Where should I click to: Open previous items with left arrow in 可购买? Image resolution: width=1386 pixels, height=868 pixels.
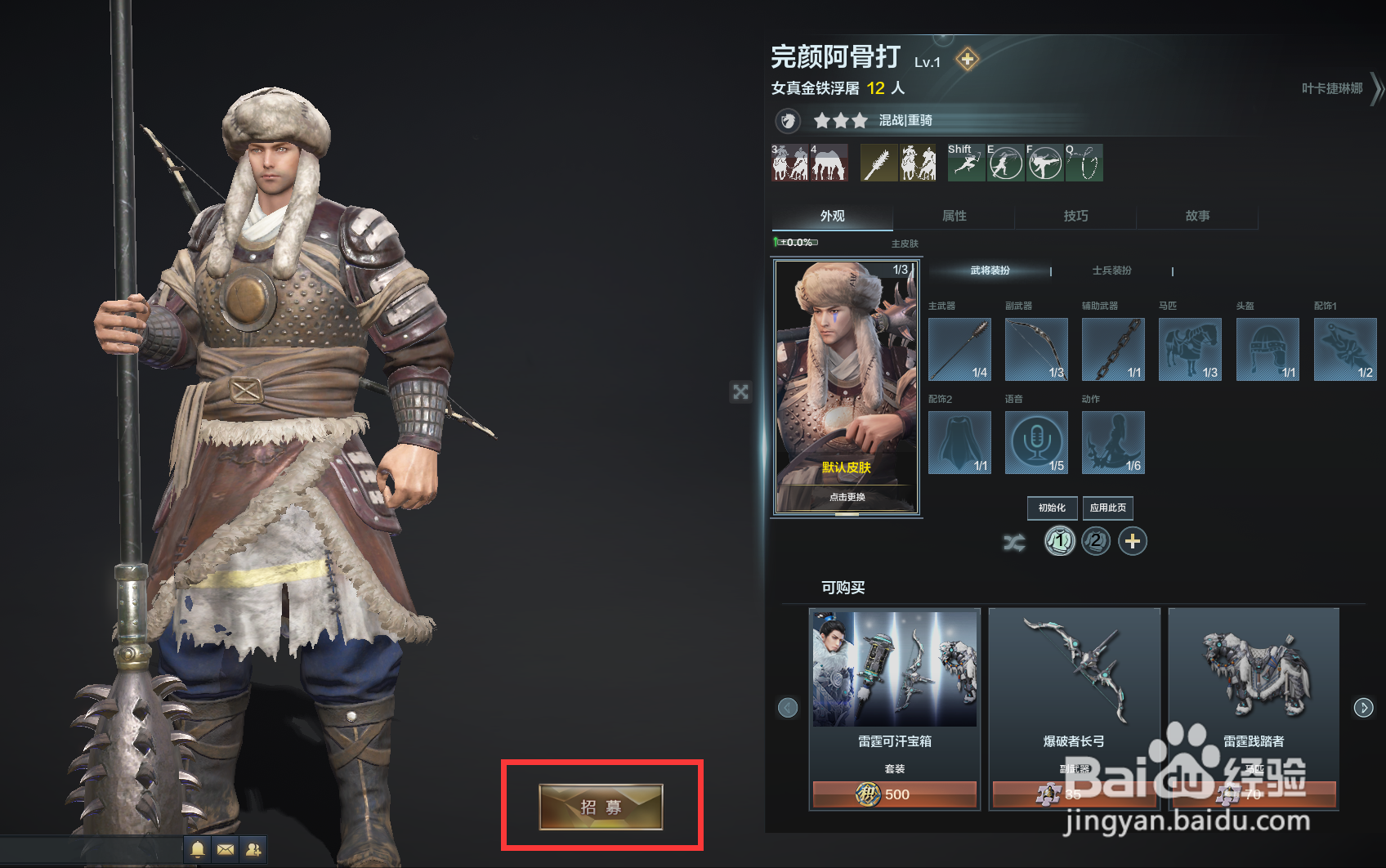click(788, 707)
